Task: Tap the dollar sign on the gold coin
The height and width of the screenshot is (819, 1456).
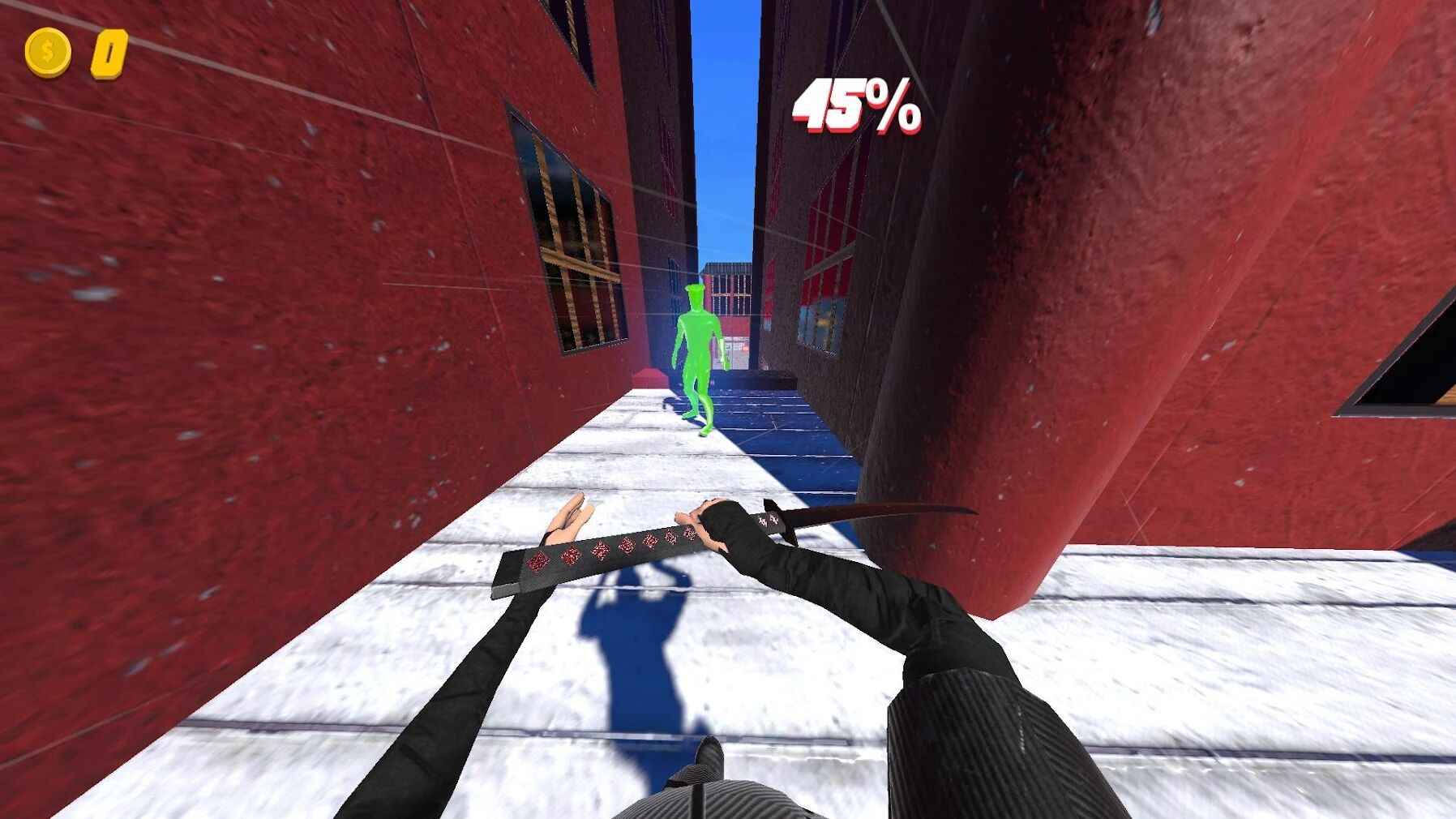Action: [x=45, y=50]
